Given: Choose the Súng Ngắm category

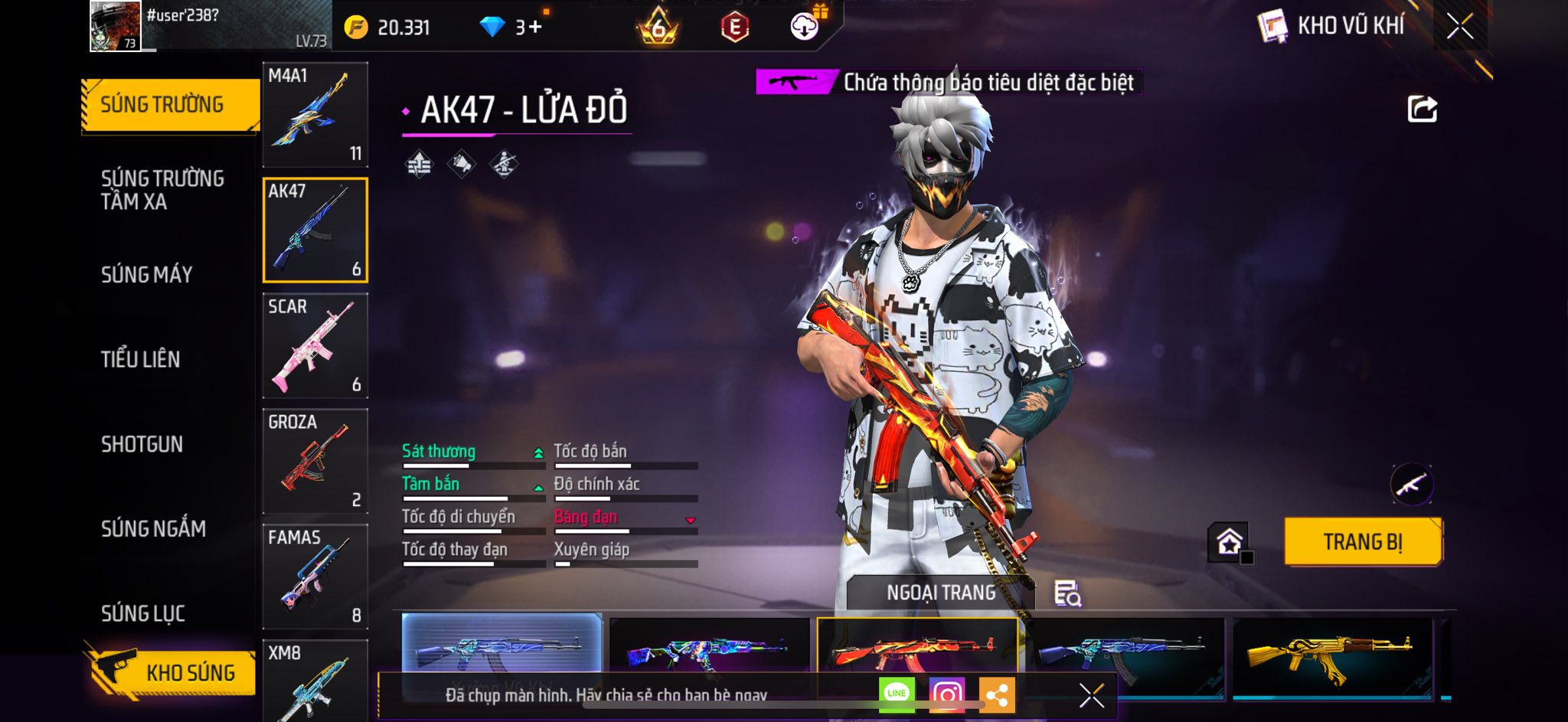Looking at the screenshot, I should [153, 528].
